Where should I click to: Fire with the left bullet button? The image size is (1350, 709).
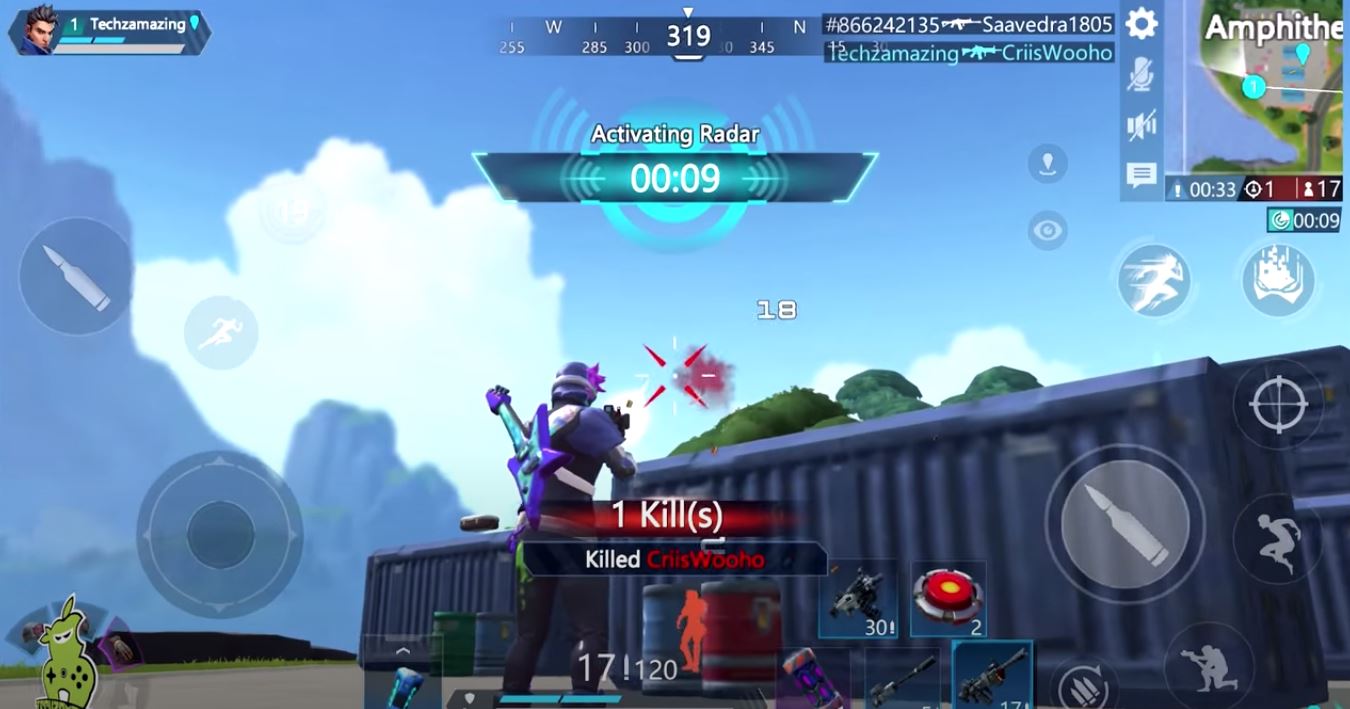[x=76, y=276]
